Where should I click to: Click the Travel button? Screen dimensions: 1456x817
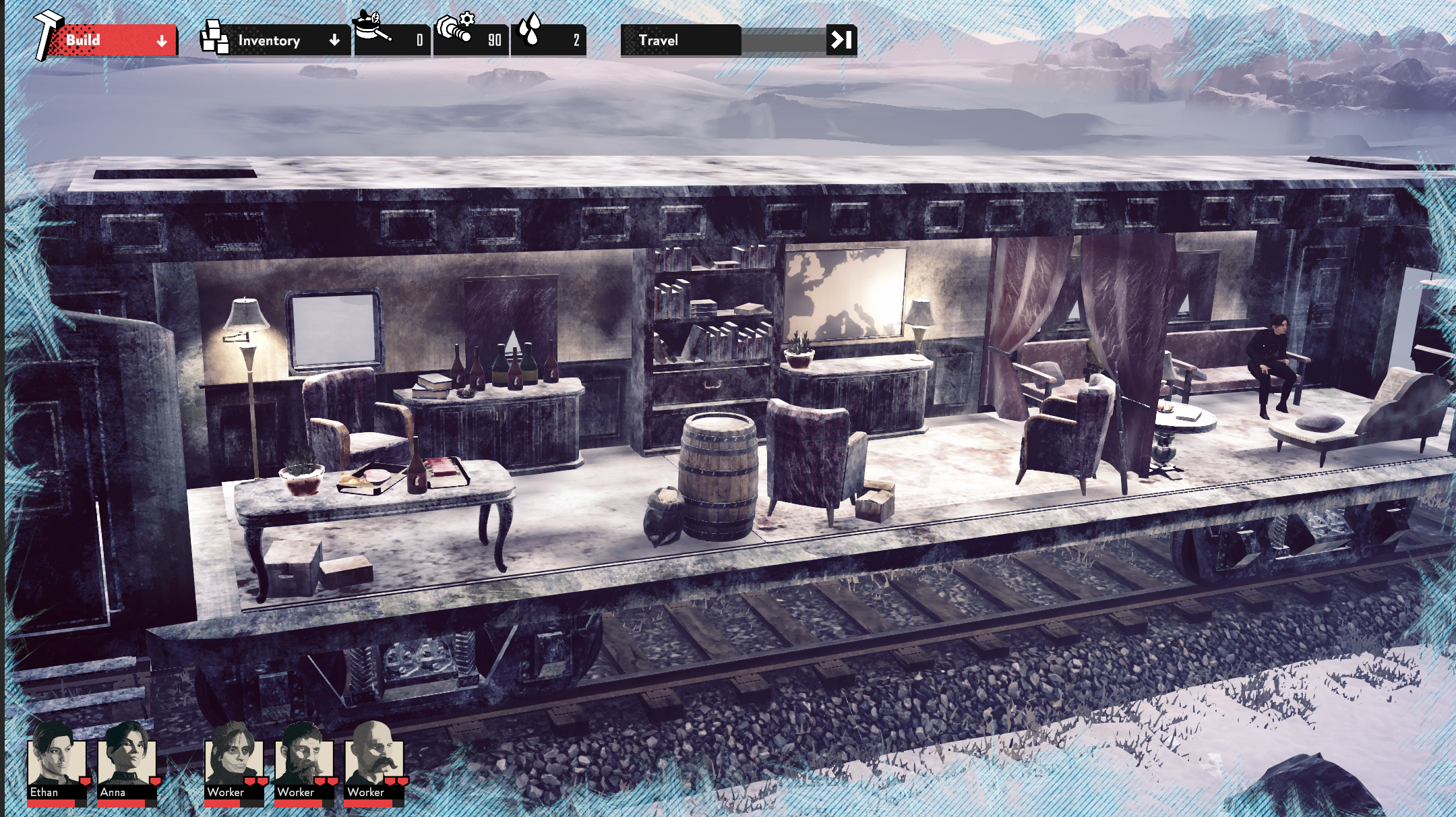click(x=681, y=40)
